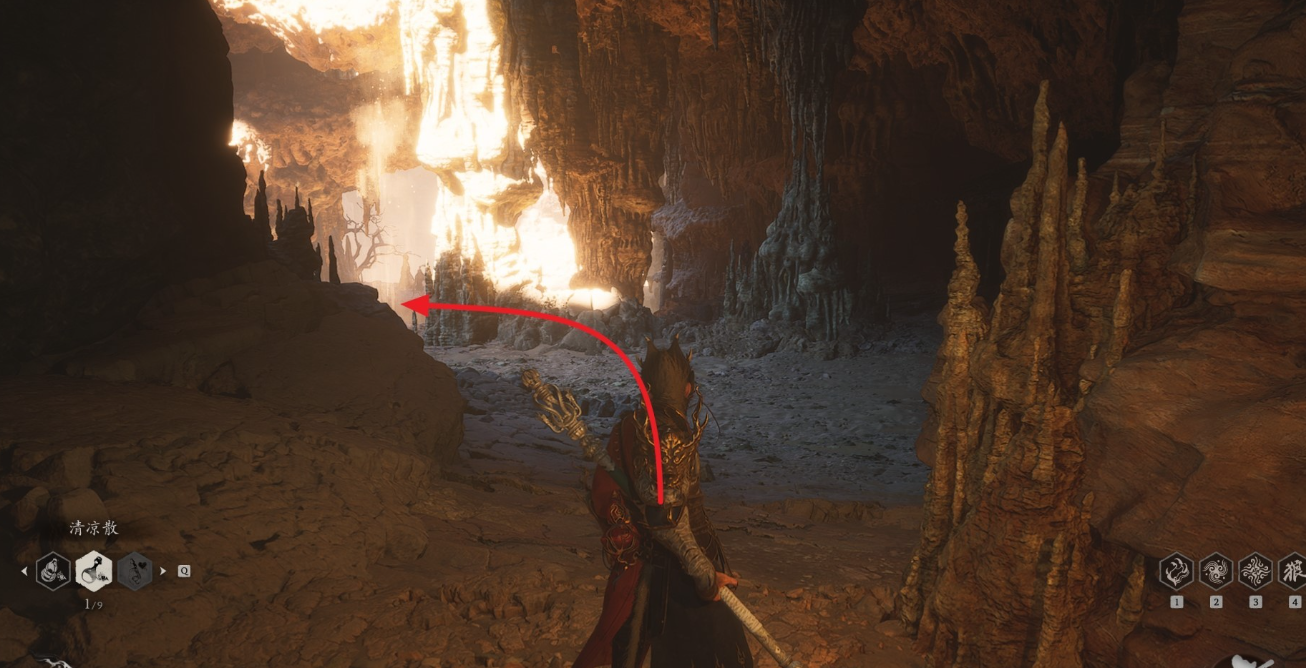Choose the gourd item slot
1306x668 pixels.
(x=53, y=571)
